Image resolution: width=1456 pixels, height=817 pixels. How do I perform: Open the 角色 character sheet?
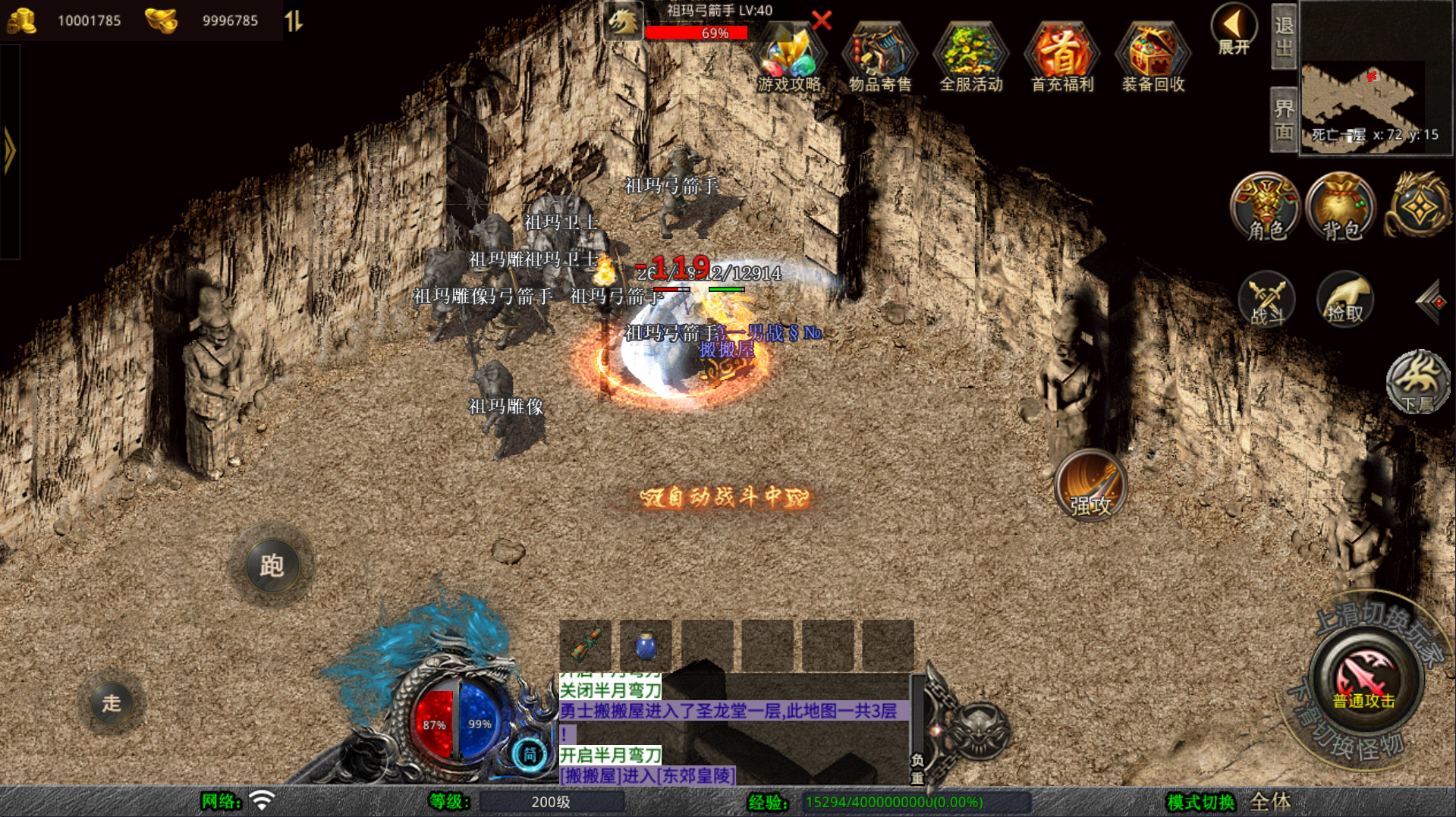coord(1265,206)
